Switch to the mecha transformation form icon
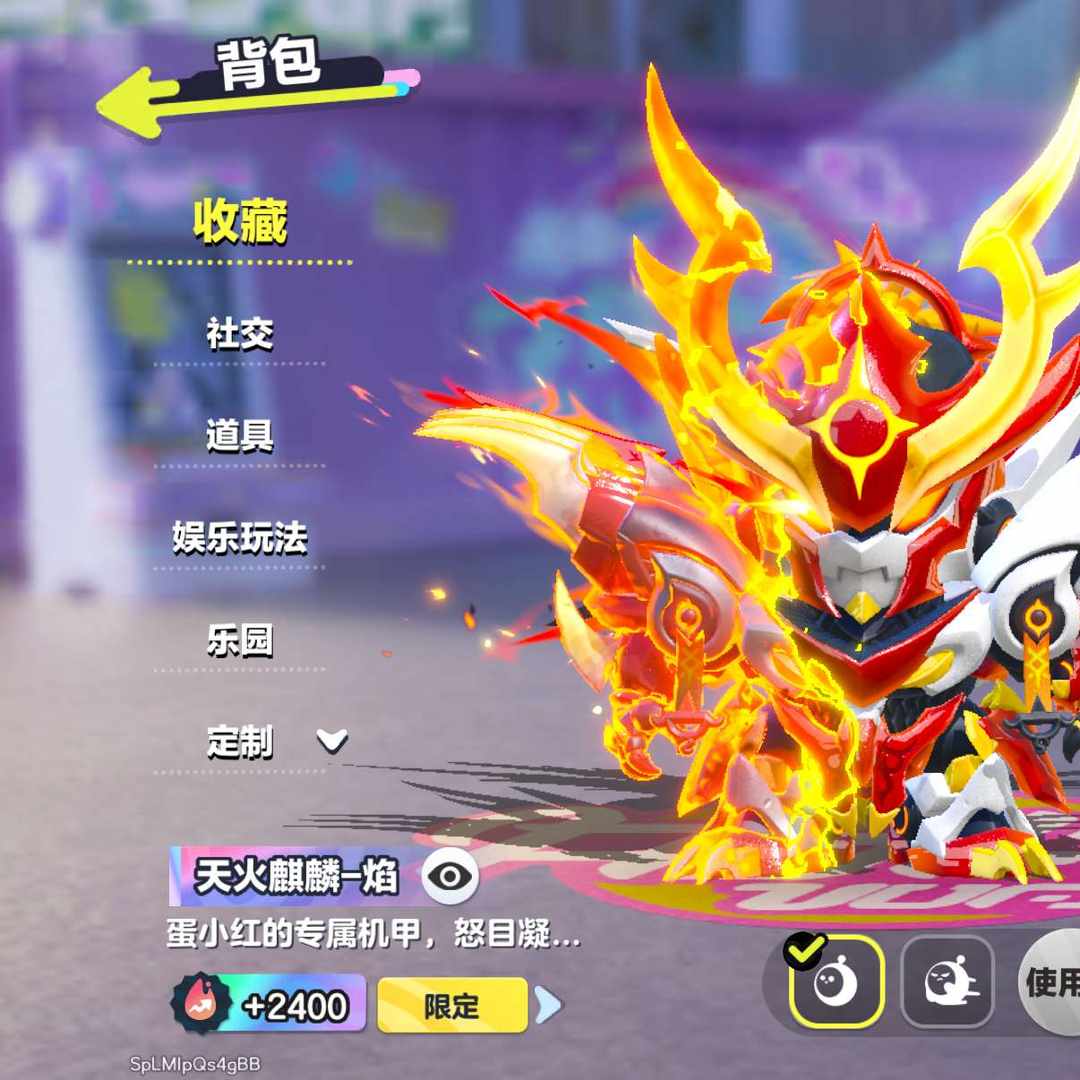The height and width of the screenshot is (1080, 1080). (x=946, y=982)
